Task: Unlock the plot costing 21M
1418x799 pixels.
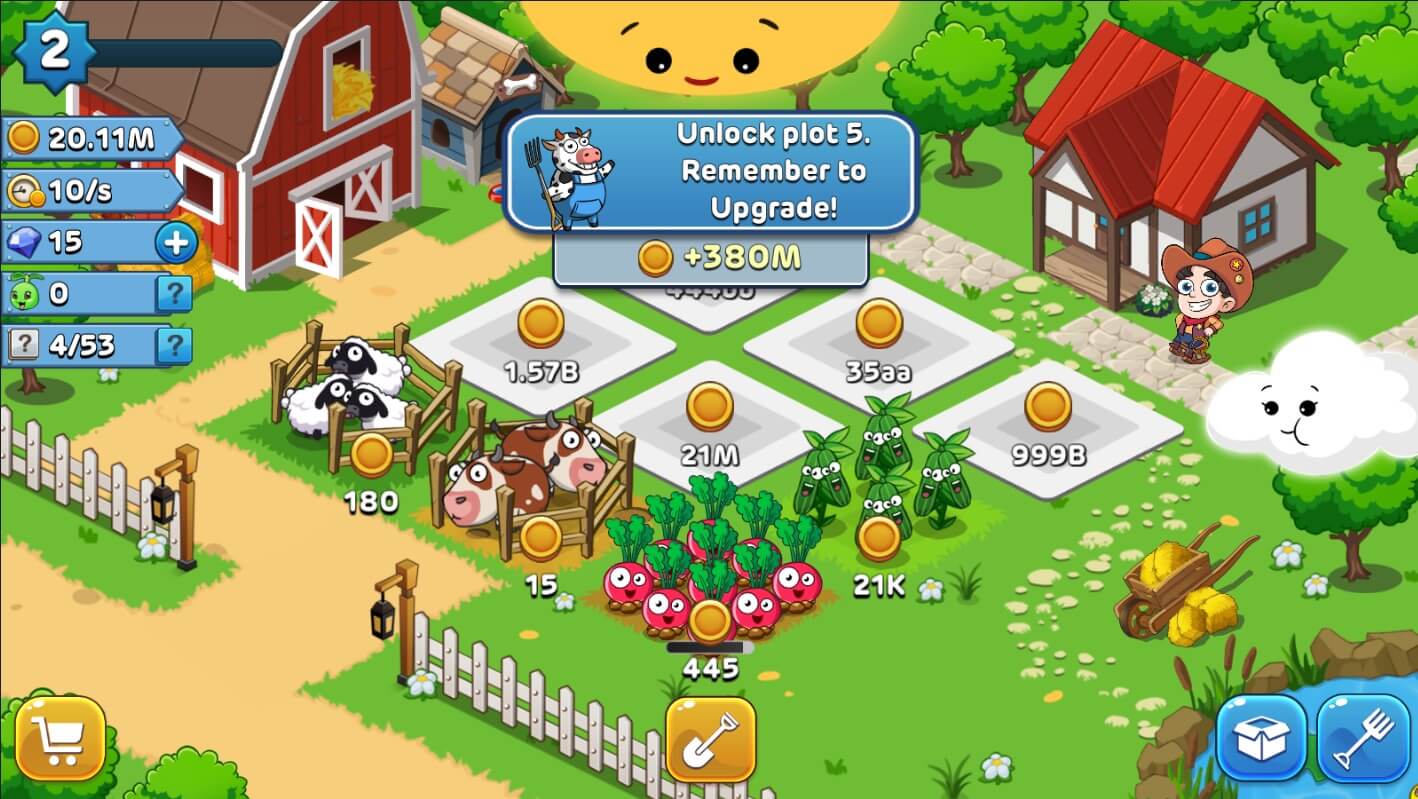Action: point(710,408)
